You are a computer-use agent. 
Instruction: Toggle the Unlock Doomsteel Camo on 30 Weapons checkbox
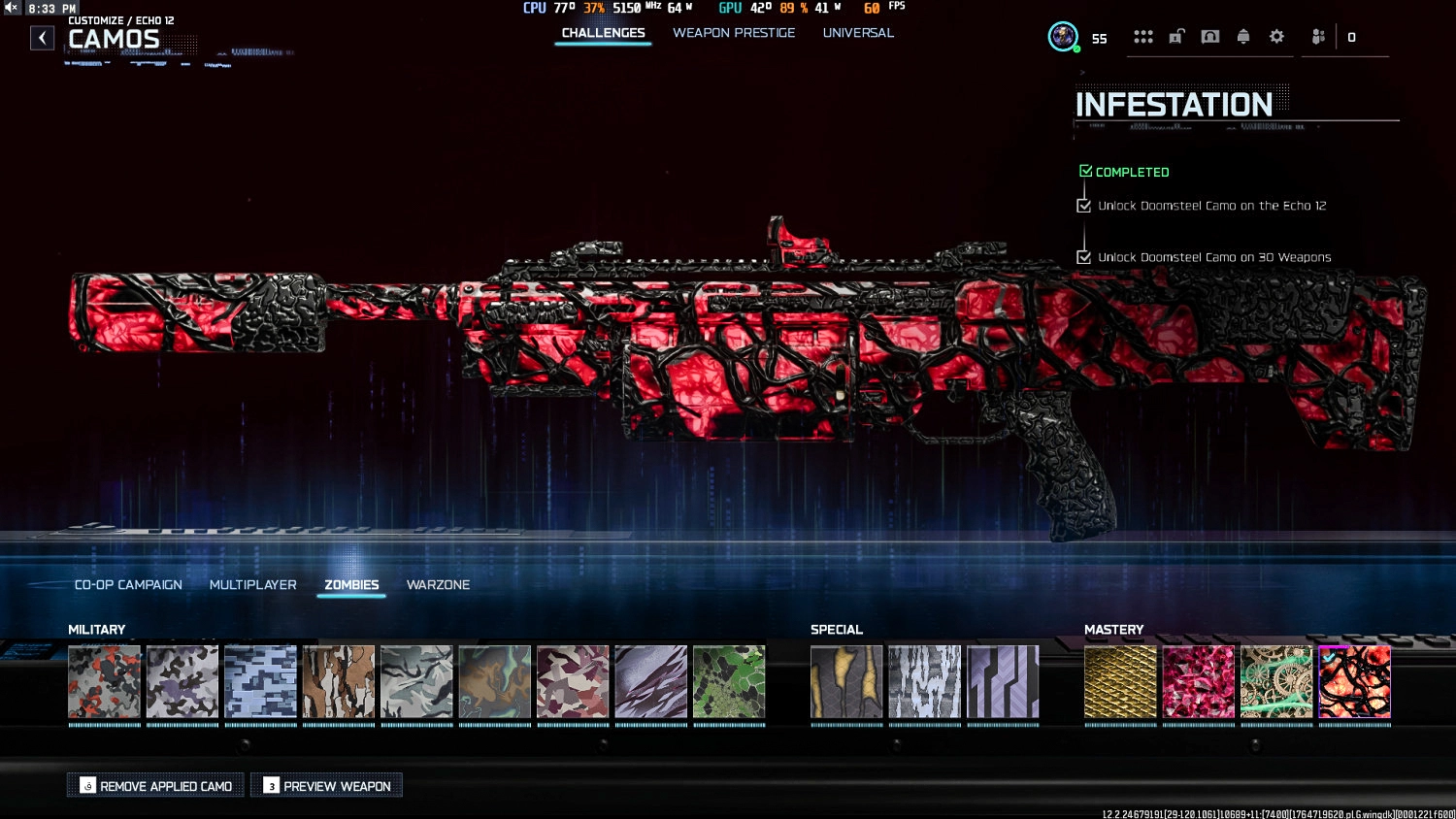[1084, 257]
